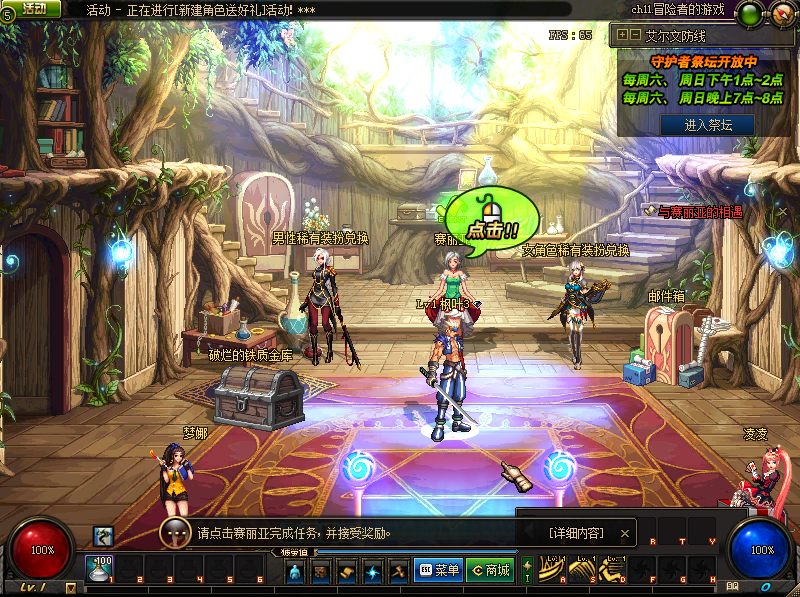This screenshot has width=800, height=597.
Task: Open the treasure chest menu icon
Action: pos(321,571)
